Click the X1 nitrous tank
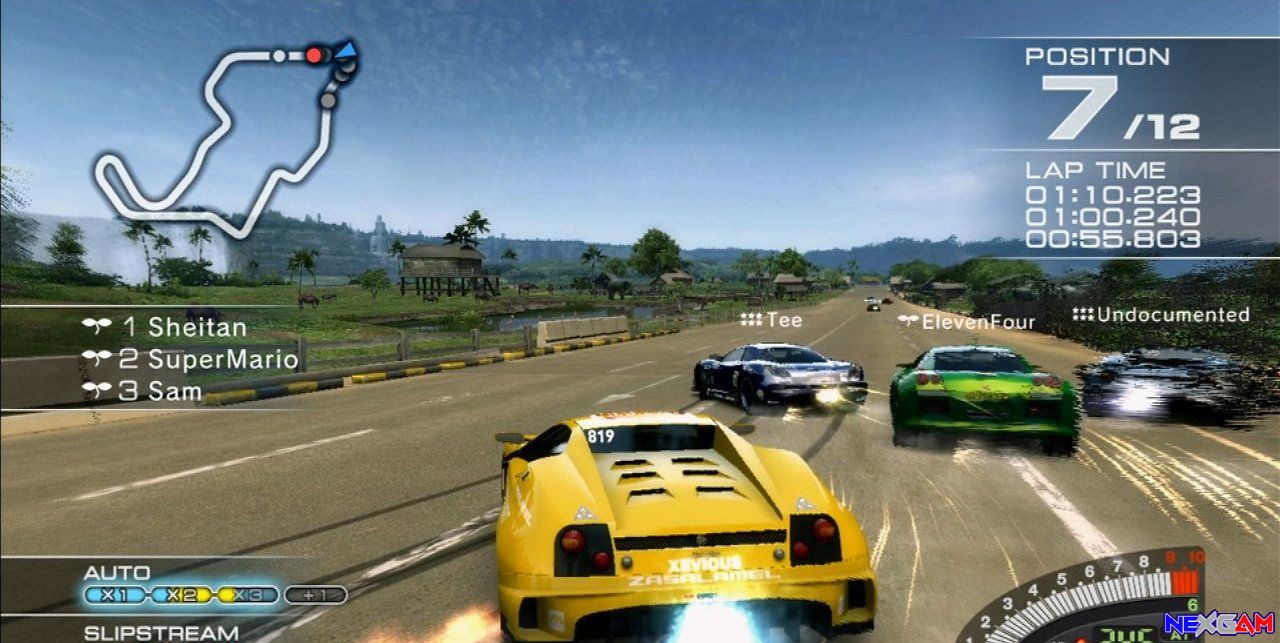 pyautogui.click(x=116, y=596)
